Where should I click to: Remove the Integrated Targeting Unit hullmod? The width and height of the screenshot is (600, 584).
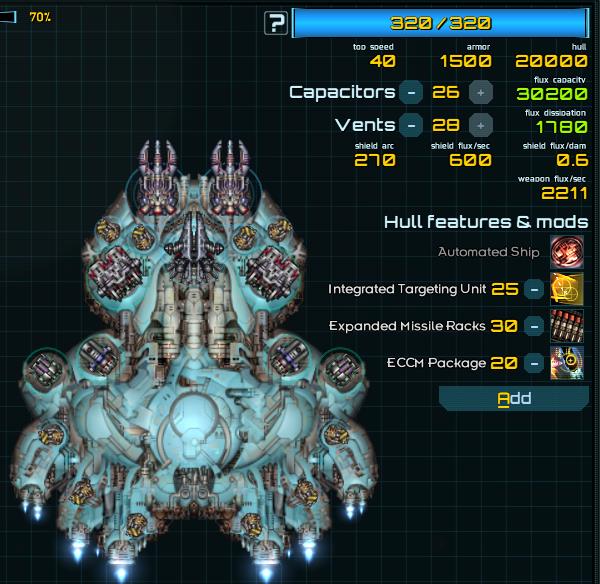(535, 290)
